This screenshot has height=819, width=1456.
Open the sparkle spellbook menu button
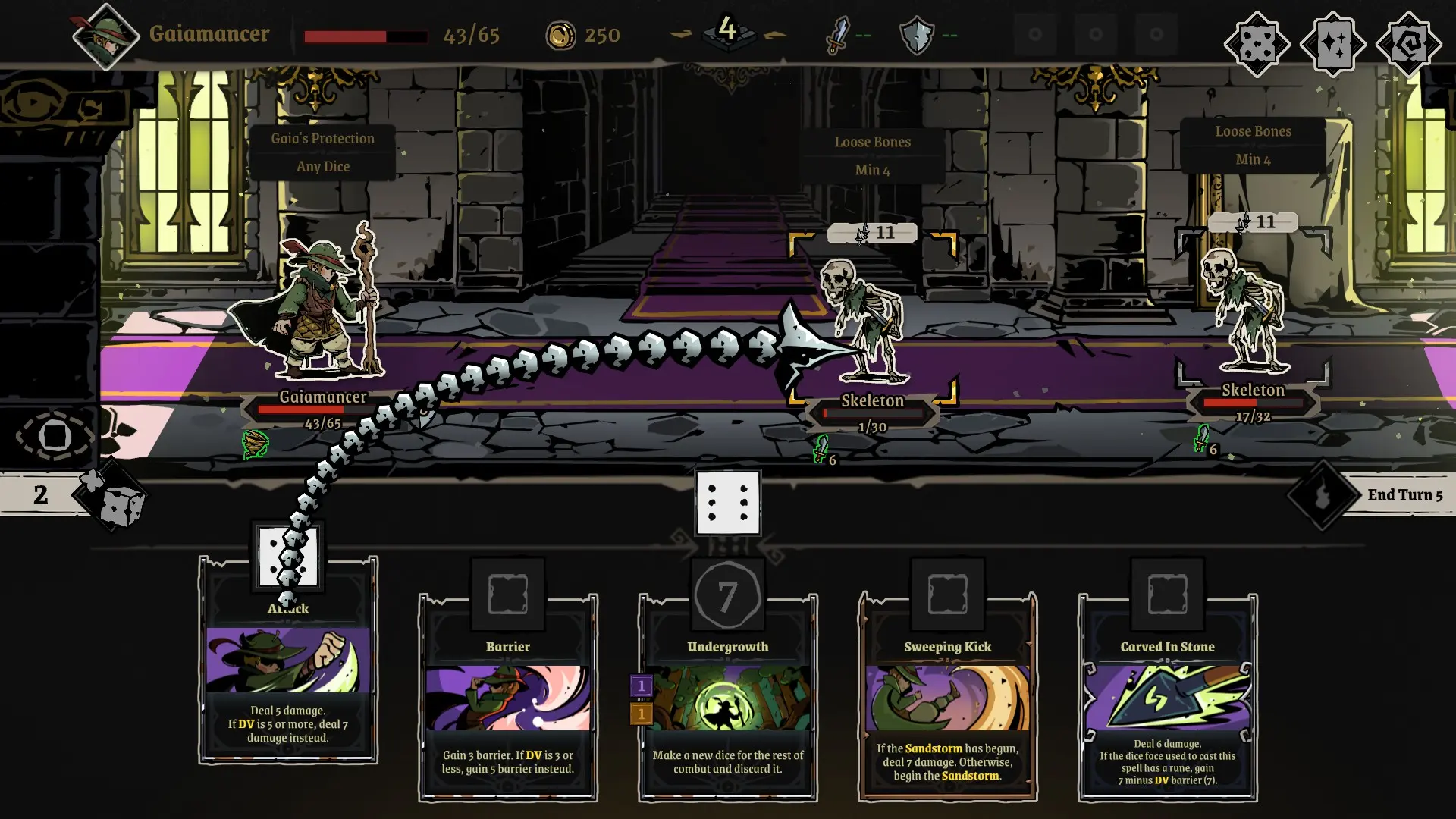pyautogui.click(x=1332, y=44)
